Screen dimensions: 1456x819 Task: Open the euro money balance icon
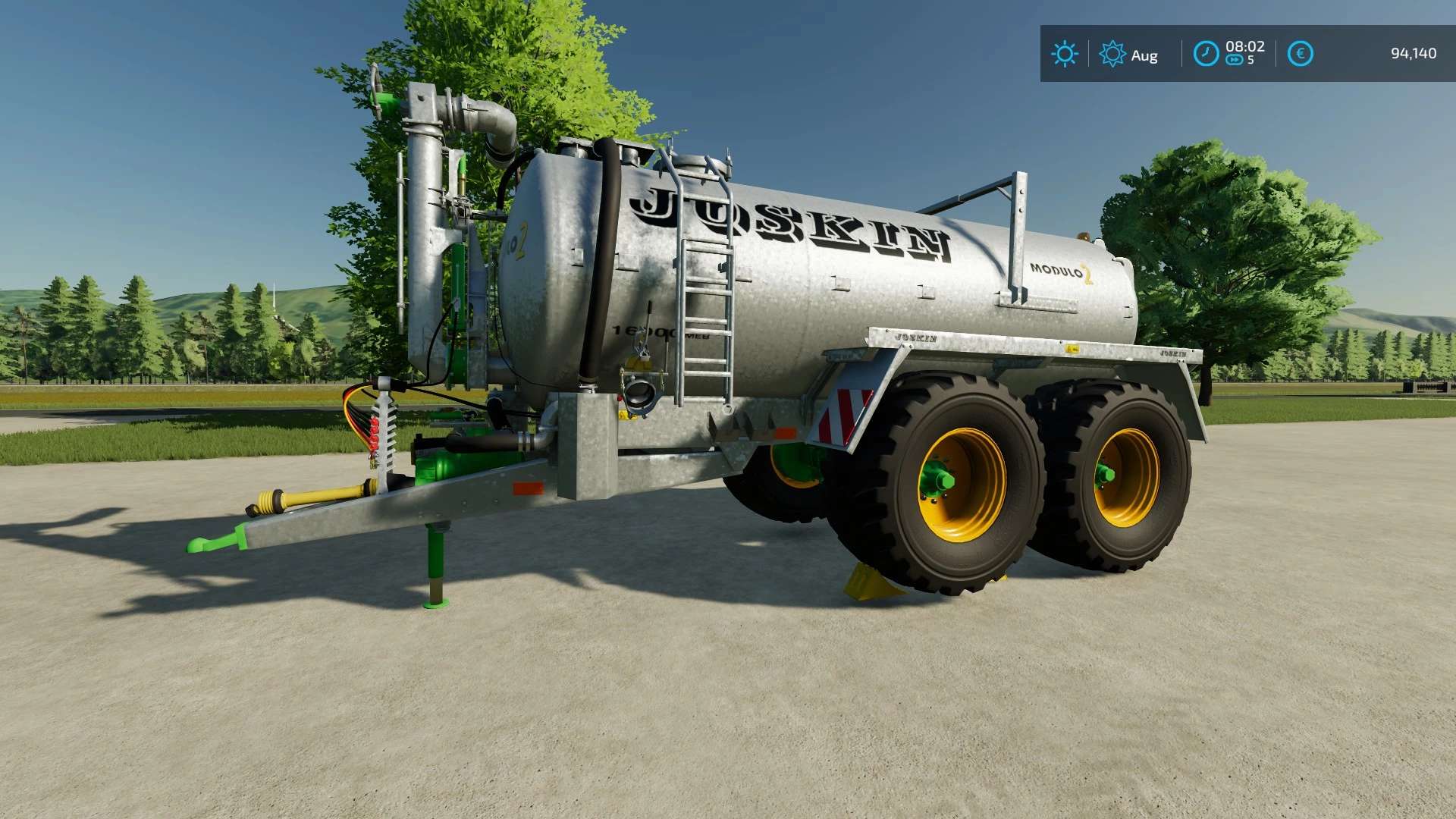[1300, 54]
